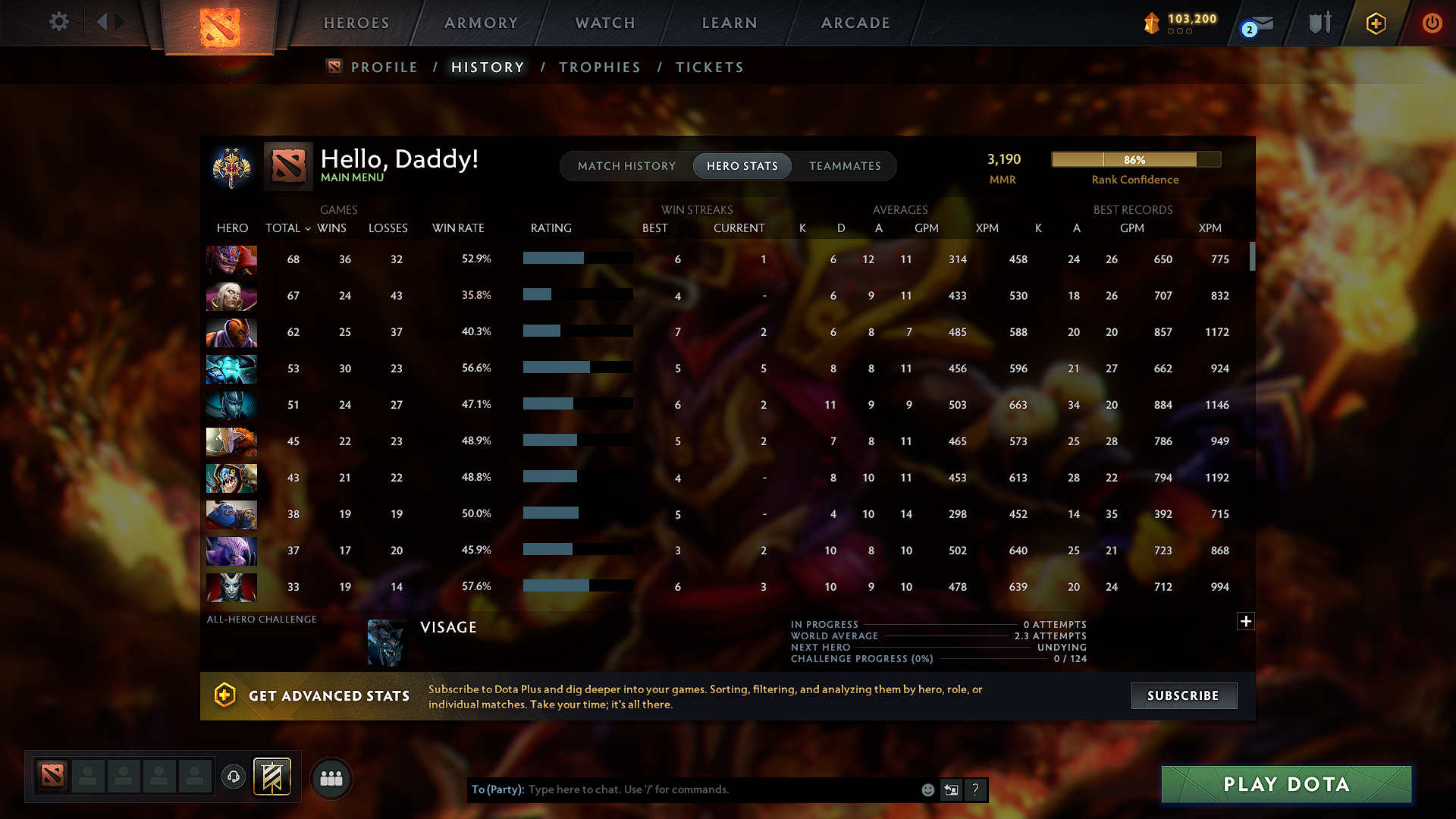Toggle to the Match History view
This screenshot has width=1456, height=819.
(626, 166)
